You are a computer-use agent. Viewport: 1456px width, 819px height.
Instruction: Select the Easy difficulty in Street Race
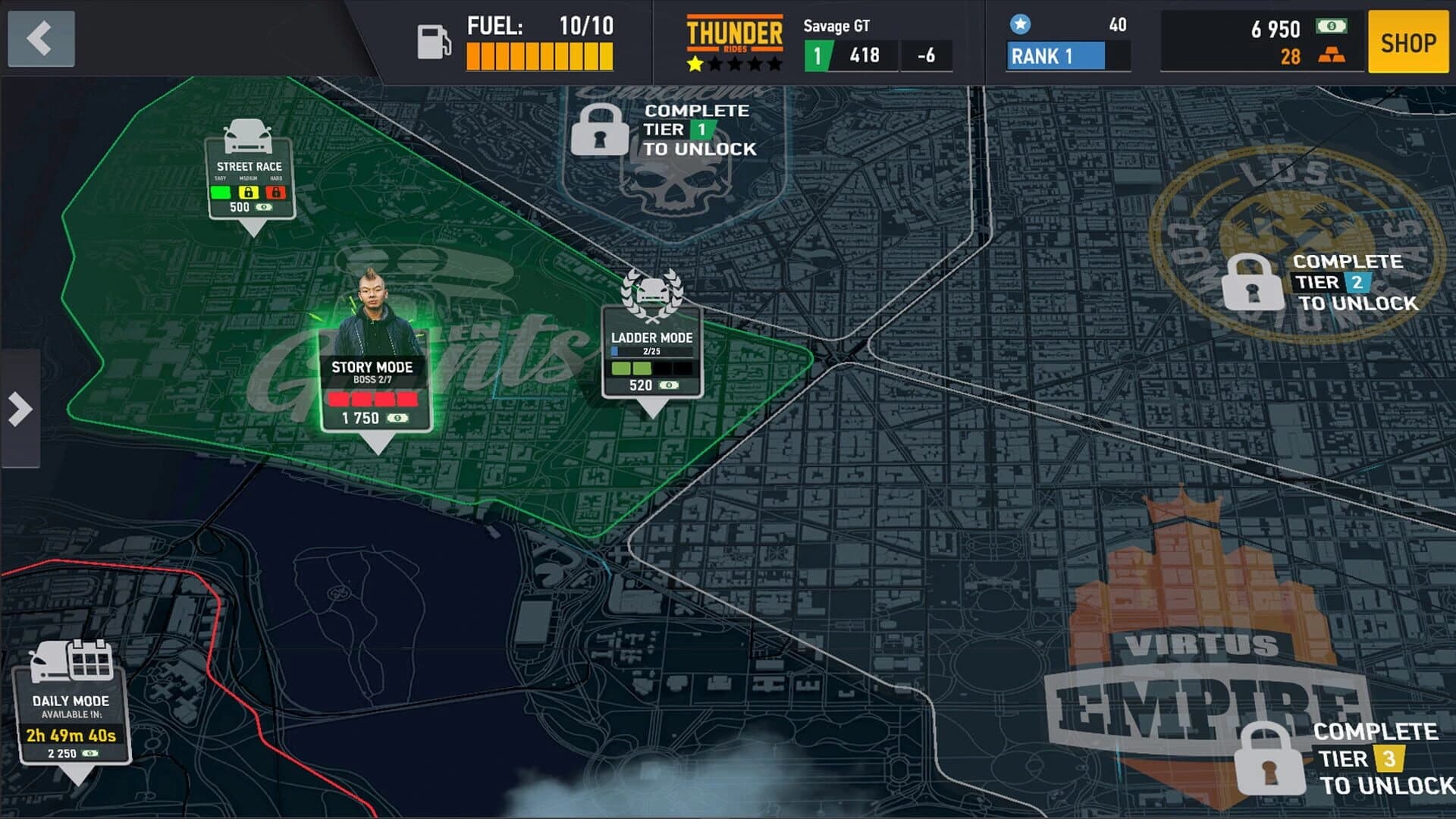point(221,192)
